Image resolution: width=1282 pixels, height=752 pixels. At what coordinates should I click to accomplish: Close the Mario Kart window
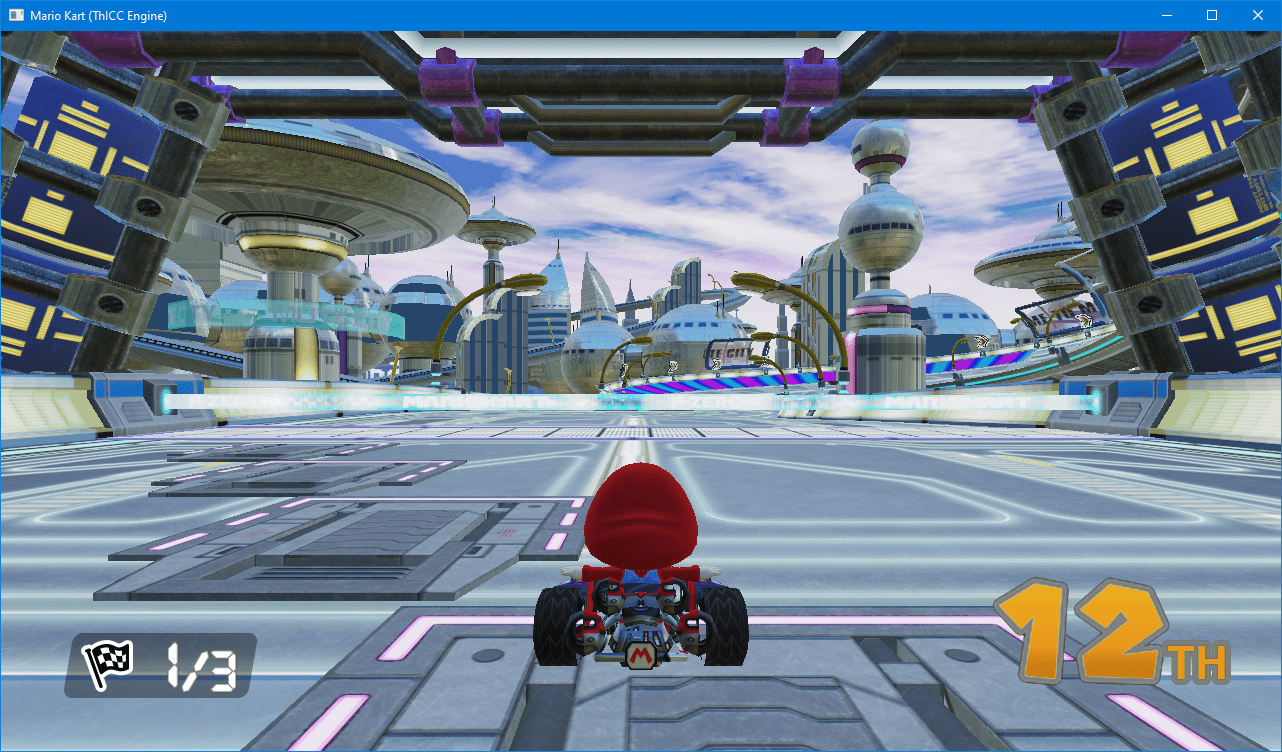[1257, 15]
